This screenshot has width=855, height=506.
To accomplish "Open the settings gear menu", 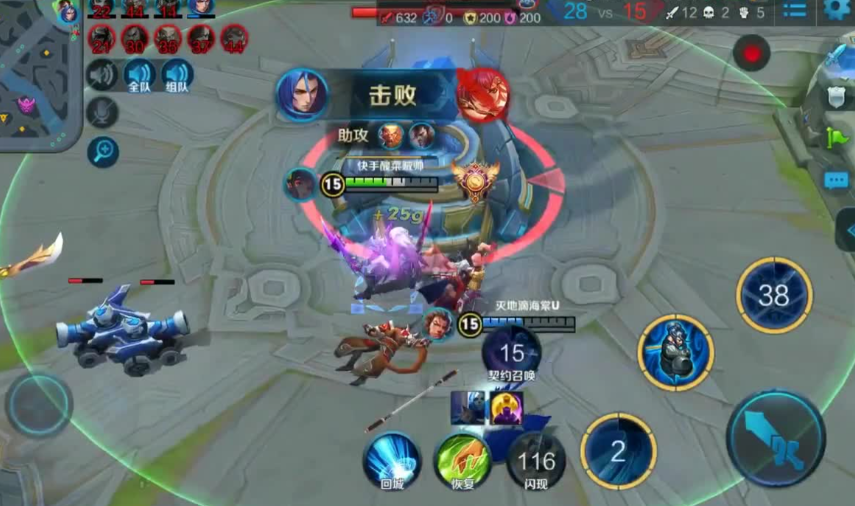I will (838, 12).
